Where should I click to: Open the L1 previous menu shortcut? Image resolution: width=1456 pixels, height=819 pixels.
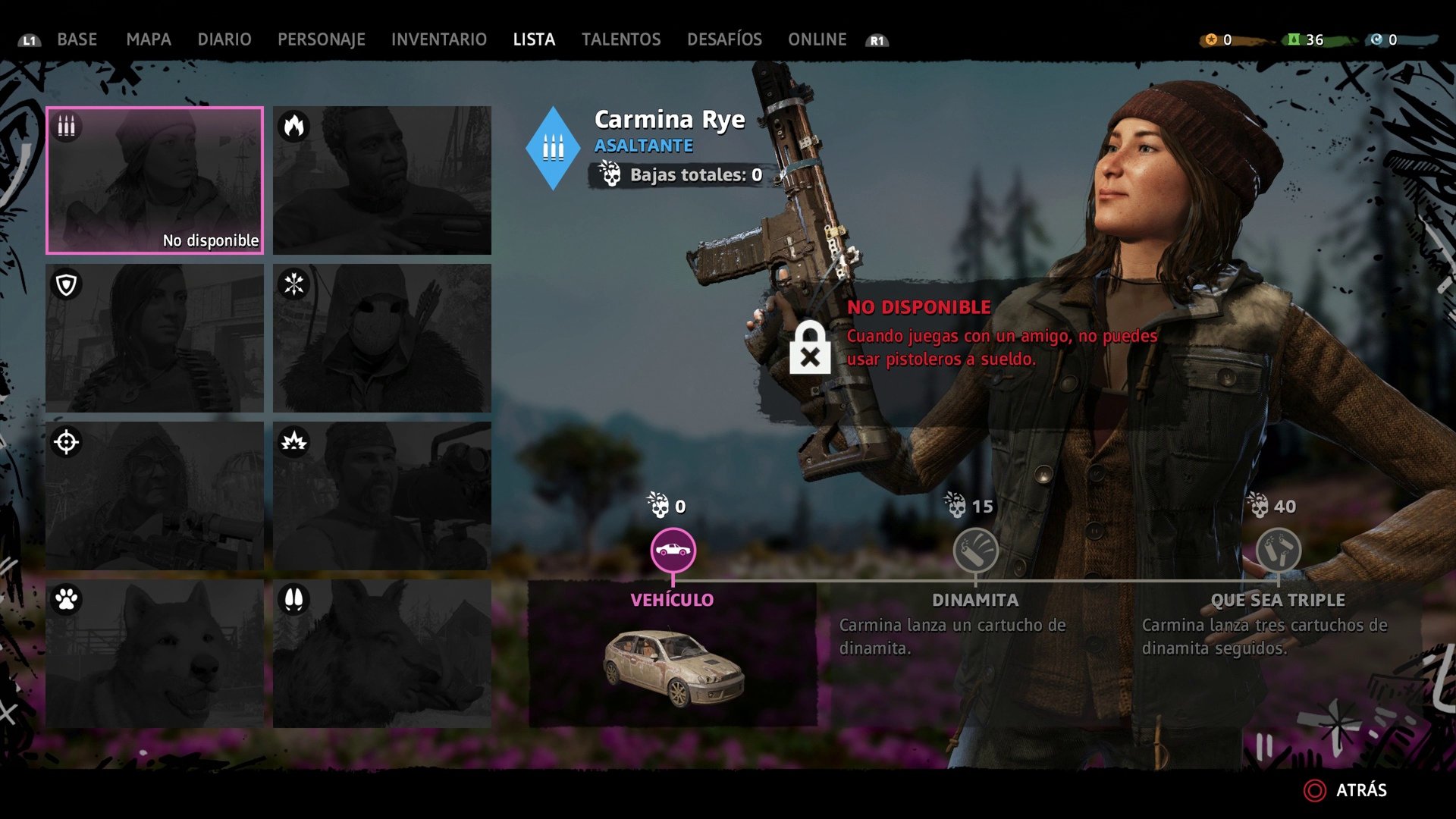click(x=30, y=41)
